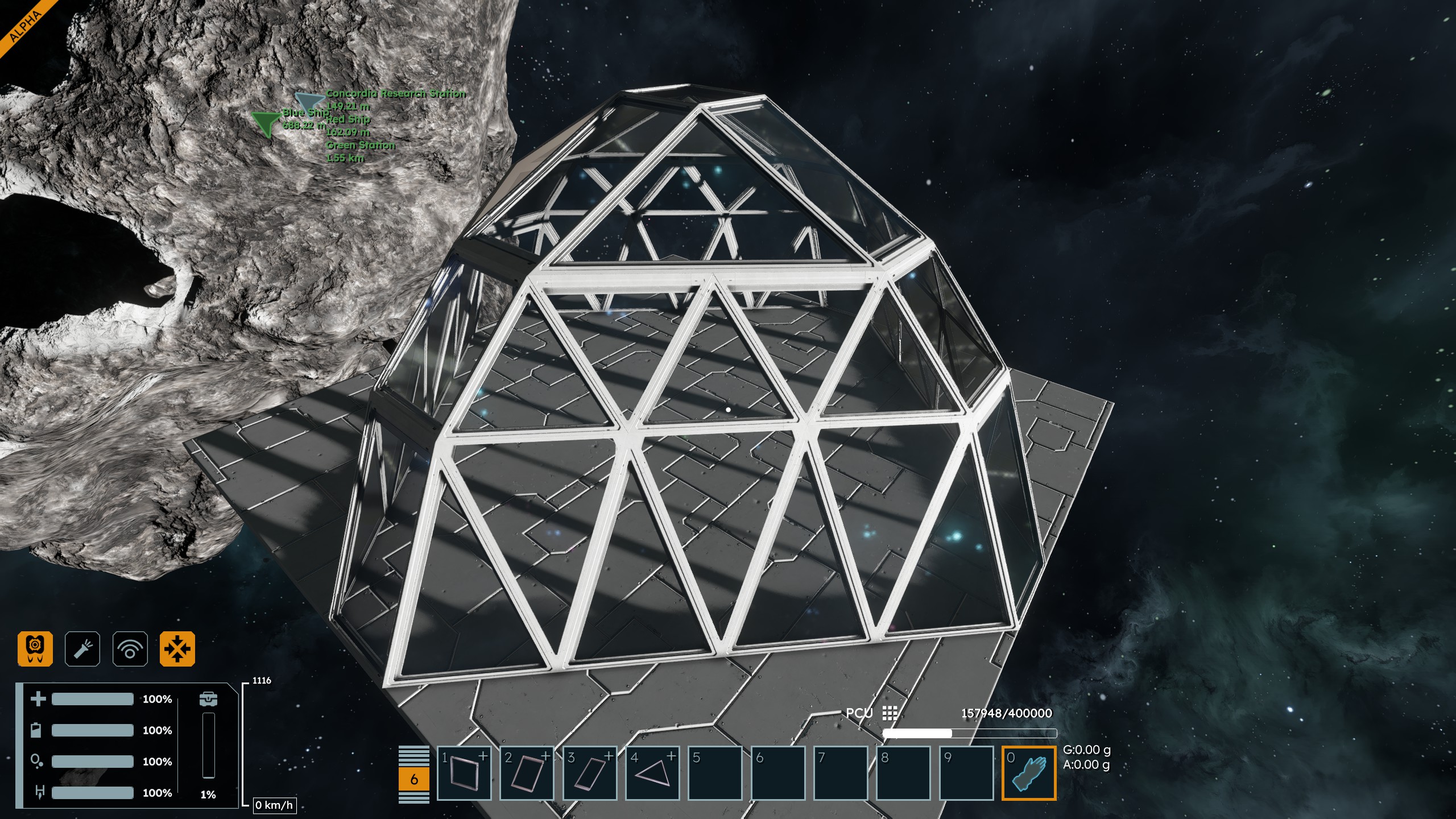The height and width of the screenshot is (819, 1456).
Task: Click the orange toolbar page 6 indicator
Action: pos(414,779)
